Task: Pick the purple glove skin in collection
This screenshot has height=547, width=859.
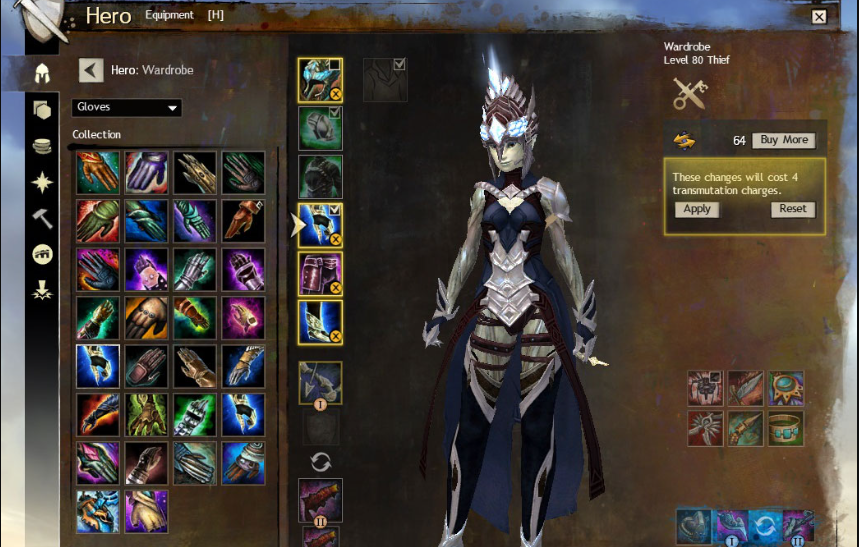Action: tap(147, 172)
